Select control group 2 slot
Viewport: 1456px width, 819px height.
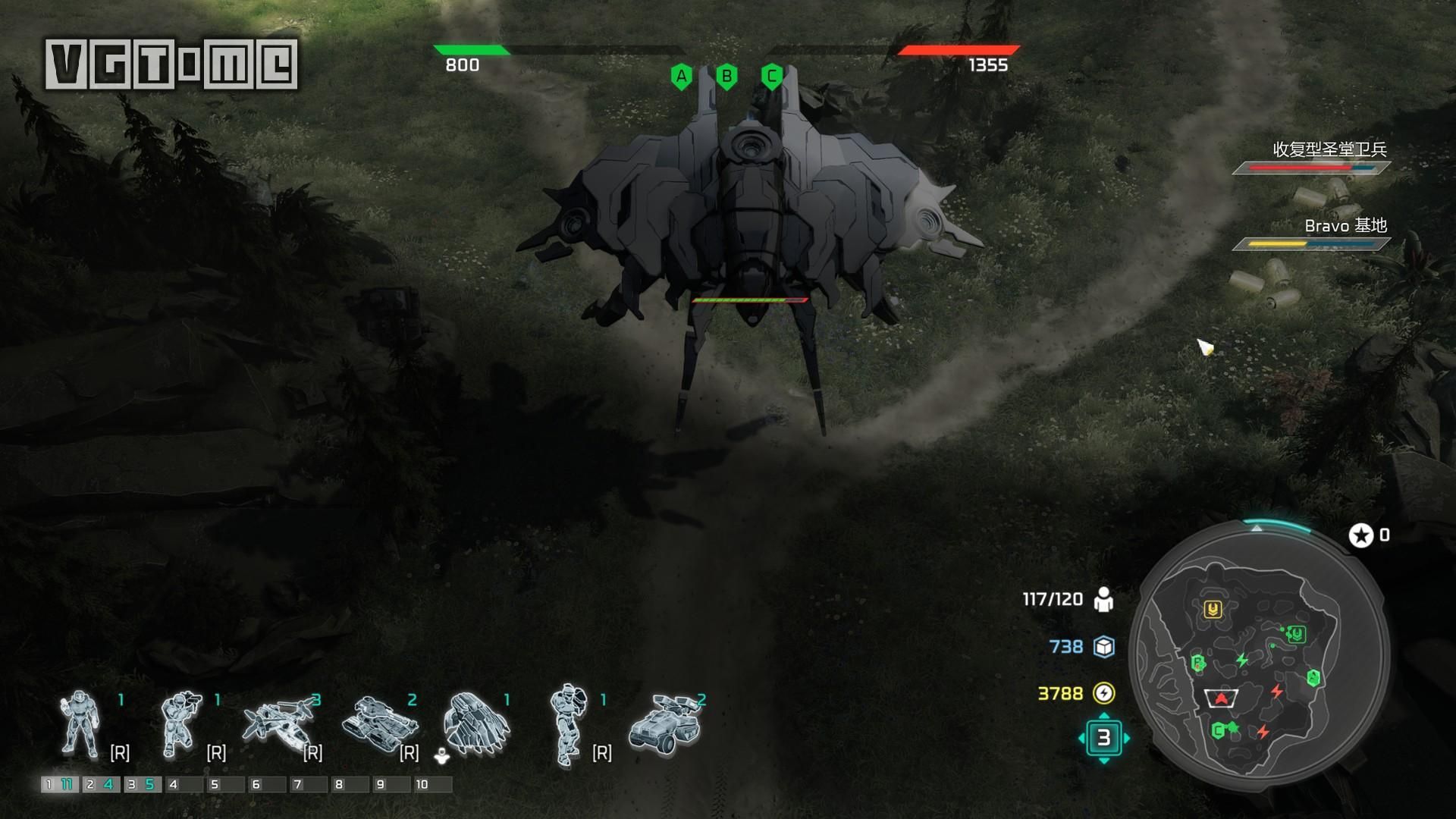tap(101, 784)
